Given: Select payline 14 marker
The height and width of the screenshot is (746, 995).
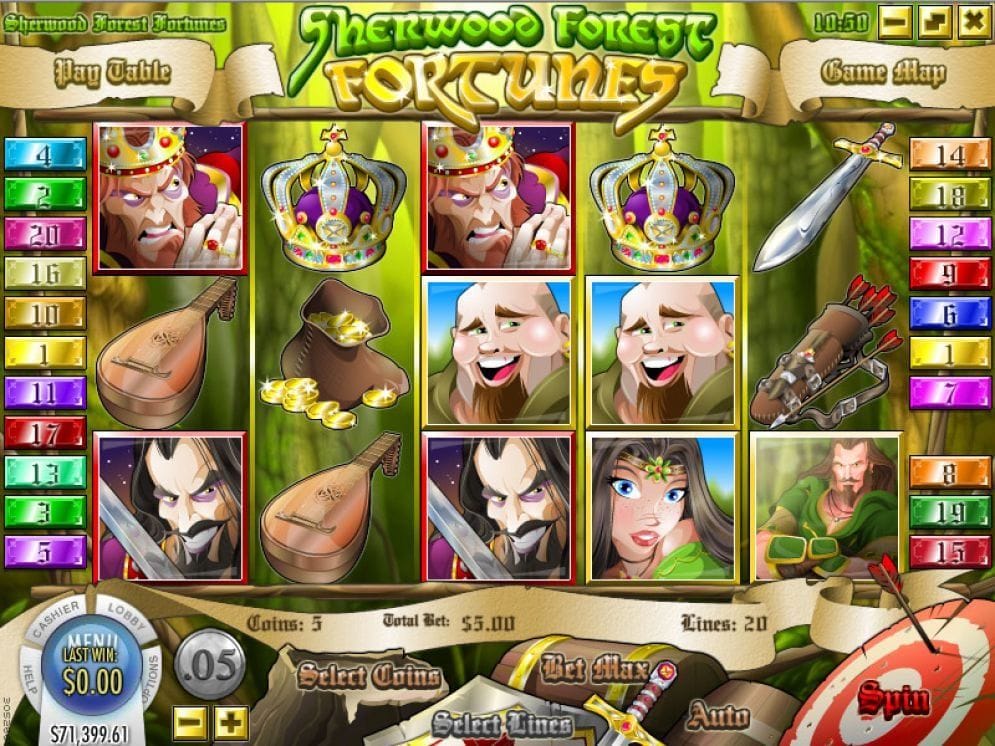Looking at the screenshot, I should [949, 155].
